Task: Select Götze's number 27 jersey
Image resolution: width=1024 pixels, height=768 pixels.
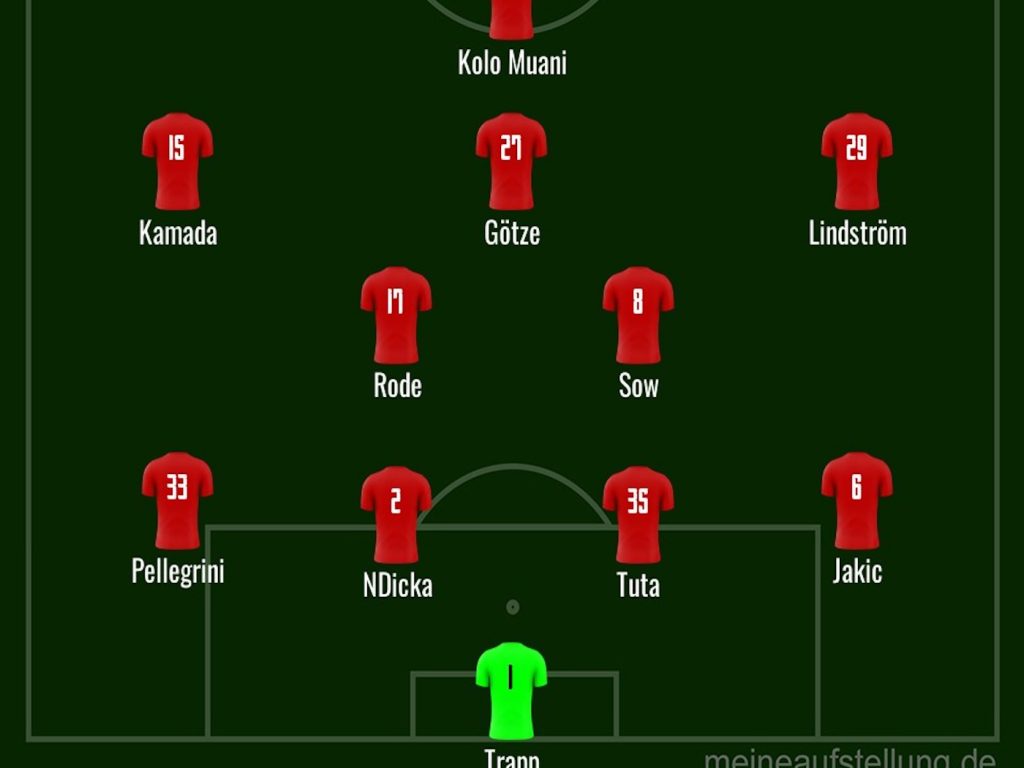Action: 511,160
